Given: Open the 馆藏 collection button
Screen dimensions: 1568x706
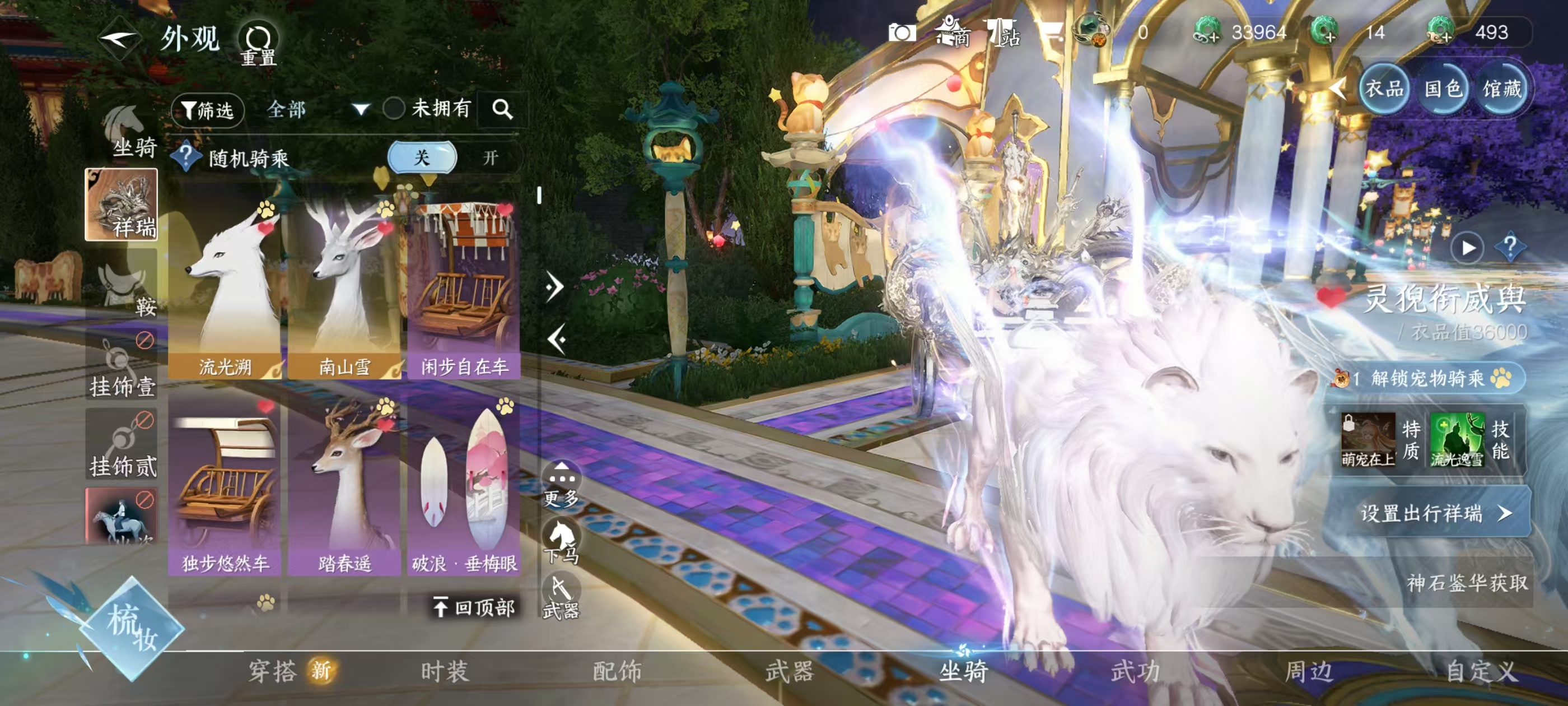Looking at the screenshot, I should tap(1502, 90).
